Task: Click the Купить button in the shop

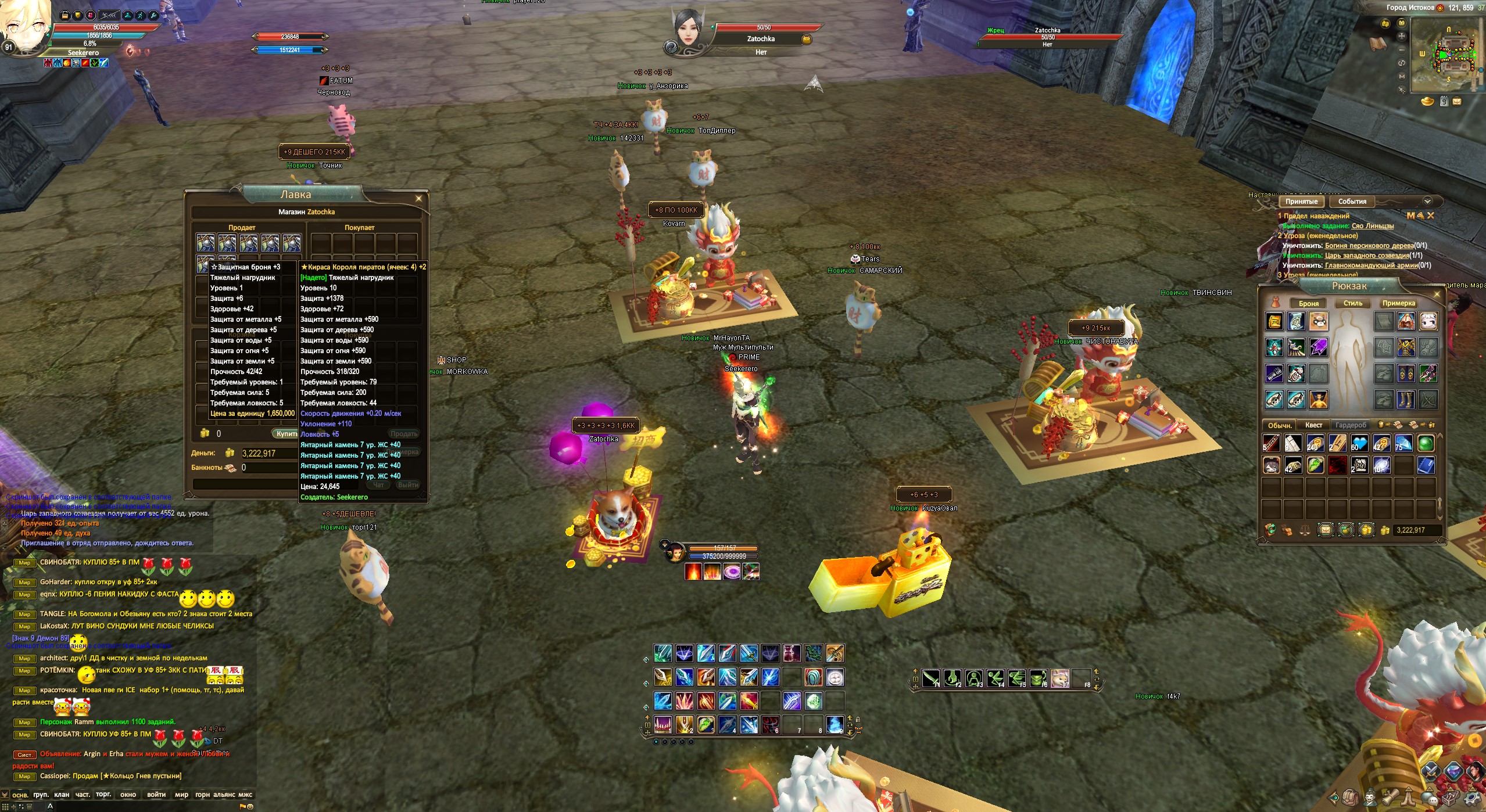Action: [x=285, y=434]
